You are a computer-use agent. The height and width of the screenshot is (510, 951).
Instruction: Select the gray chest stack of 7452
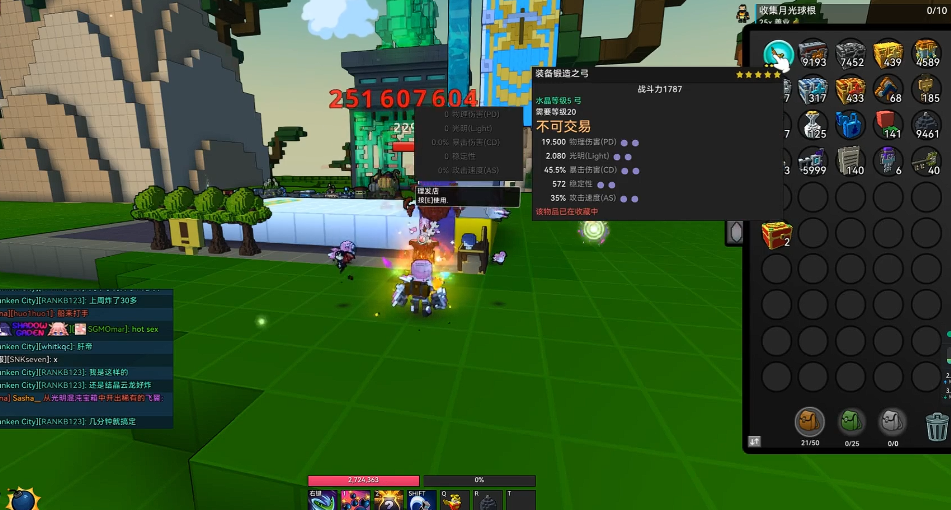pyautogui.click(x=851, y=55)
